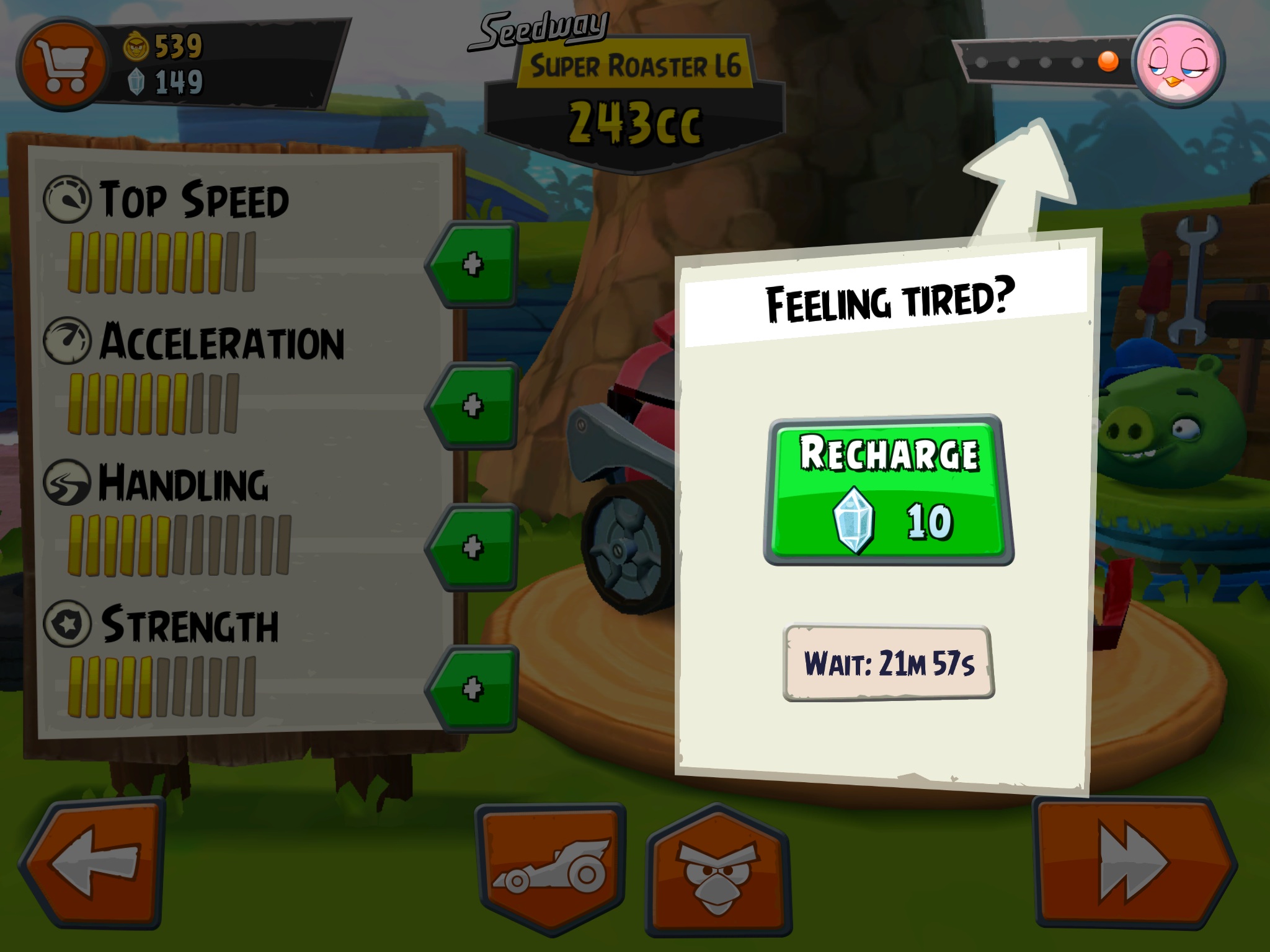This screenshot has height=952, width=1270.
Task: Open the shop cart button
Action: tap(60, 64)
